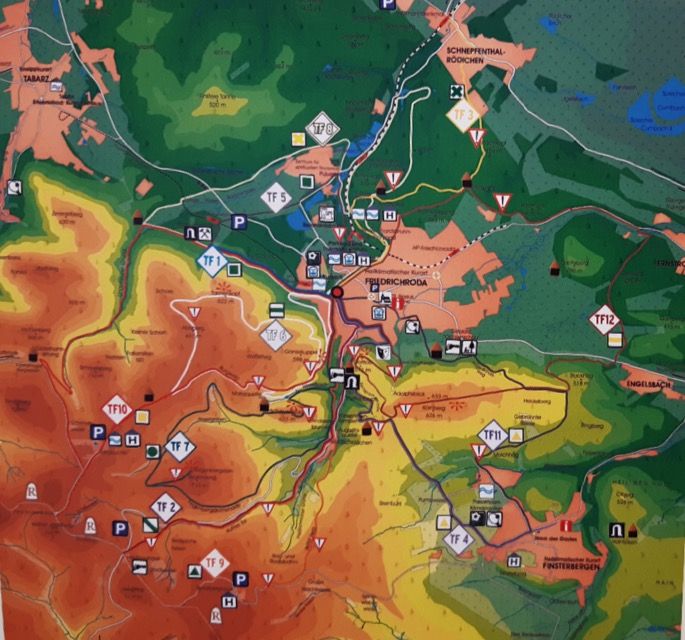Open the TF 5 map marker
The width and height of the screenshot is (685, 640).
coord(275,198)
